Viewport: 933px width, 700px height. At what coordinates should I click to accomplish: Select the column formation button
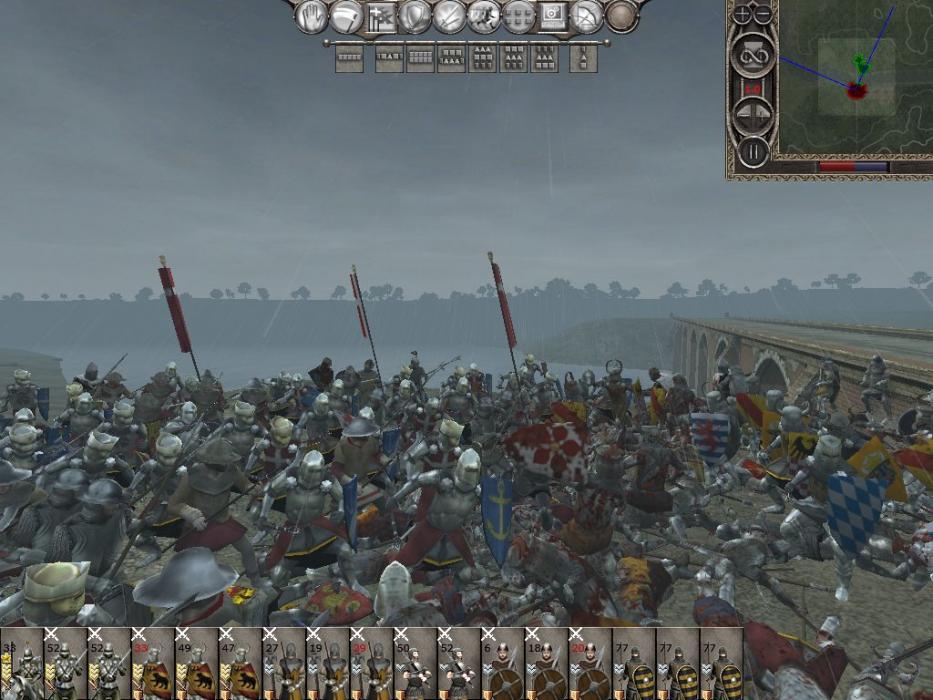pyautogui.click(x=583, y=58)
